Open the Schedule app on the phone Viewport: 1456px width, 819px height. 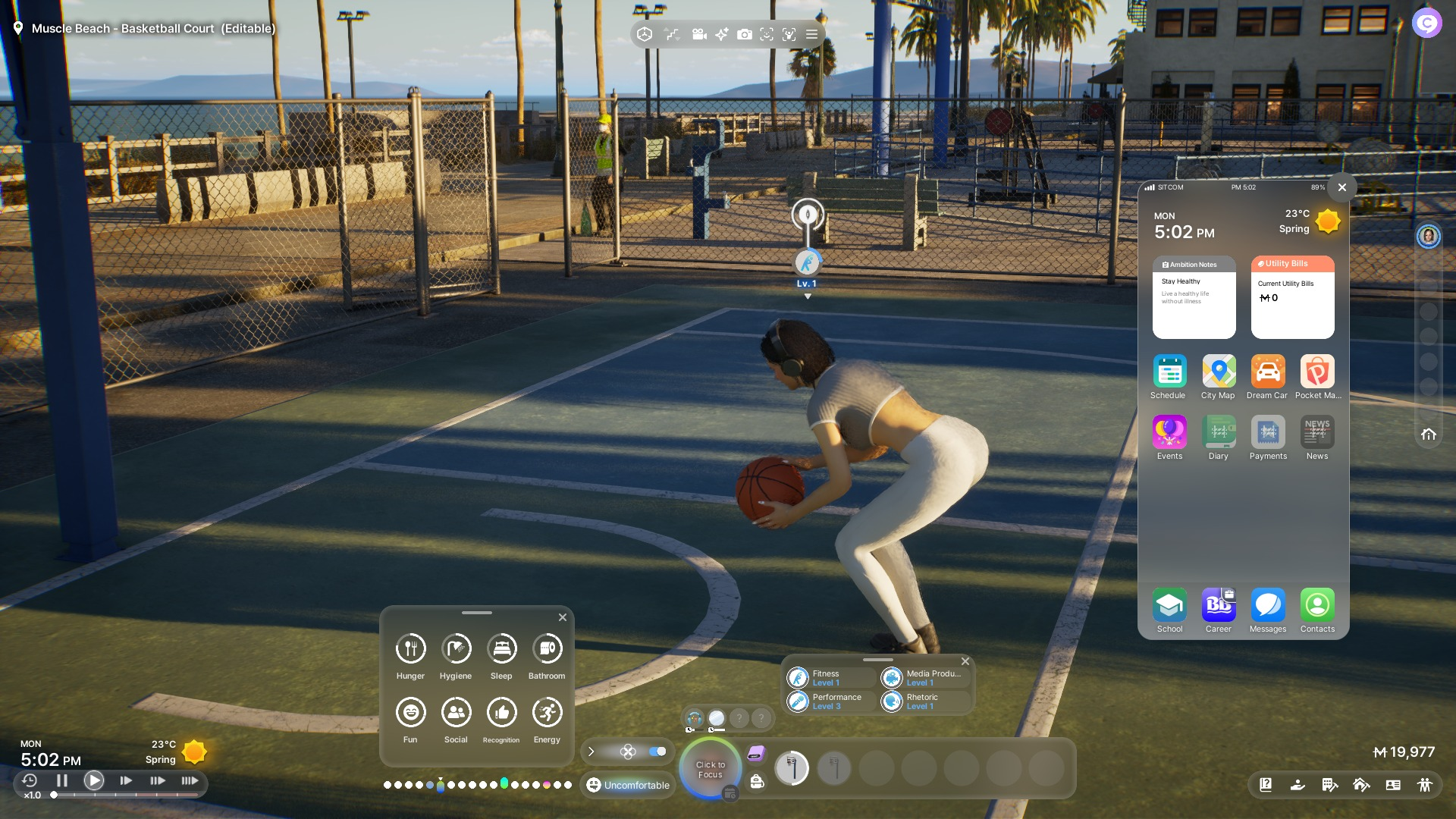[x=1169, y=372]
